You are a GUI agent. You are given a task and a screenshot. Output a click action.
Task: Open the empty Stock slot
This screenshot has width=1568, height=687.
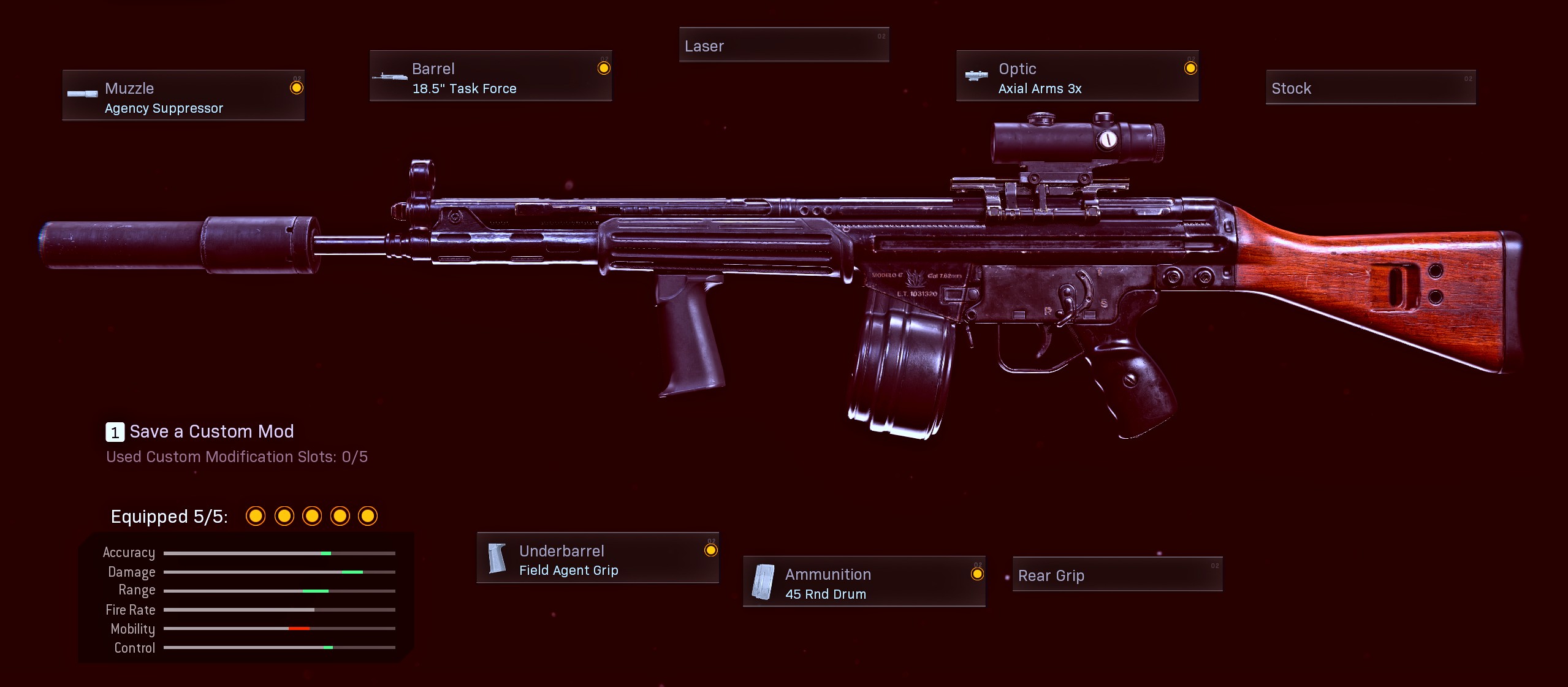point(1370,88)
